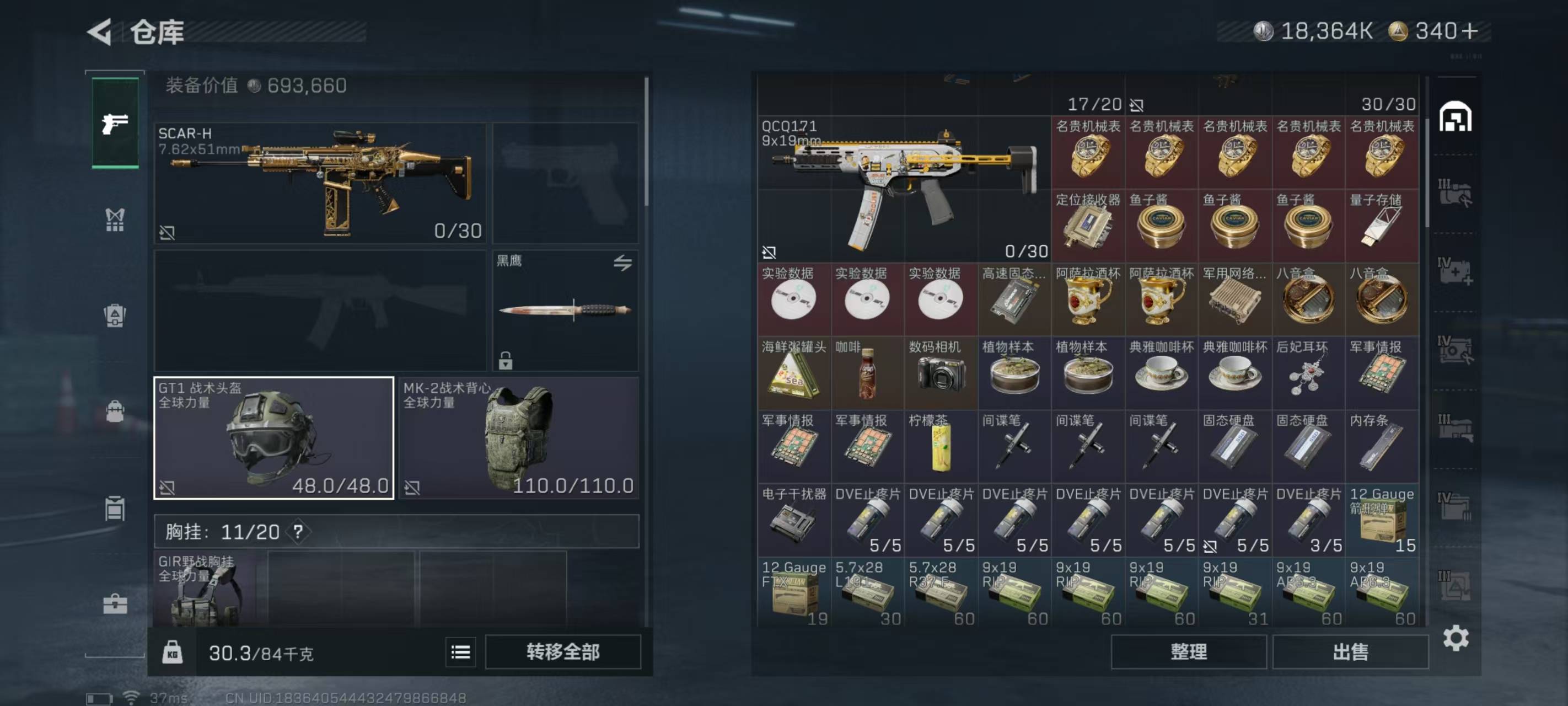
Task: Click the 转移全部 transfer-all button
Action: (562, 652)
